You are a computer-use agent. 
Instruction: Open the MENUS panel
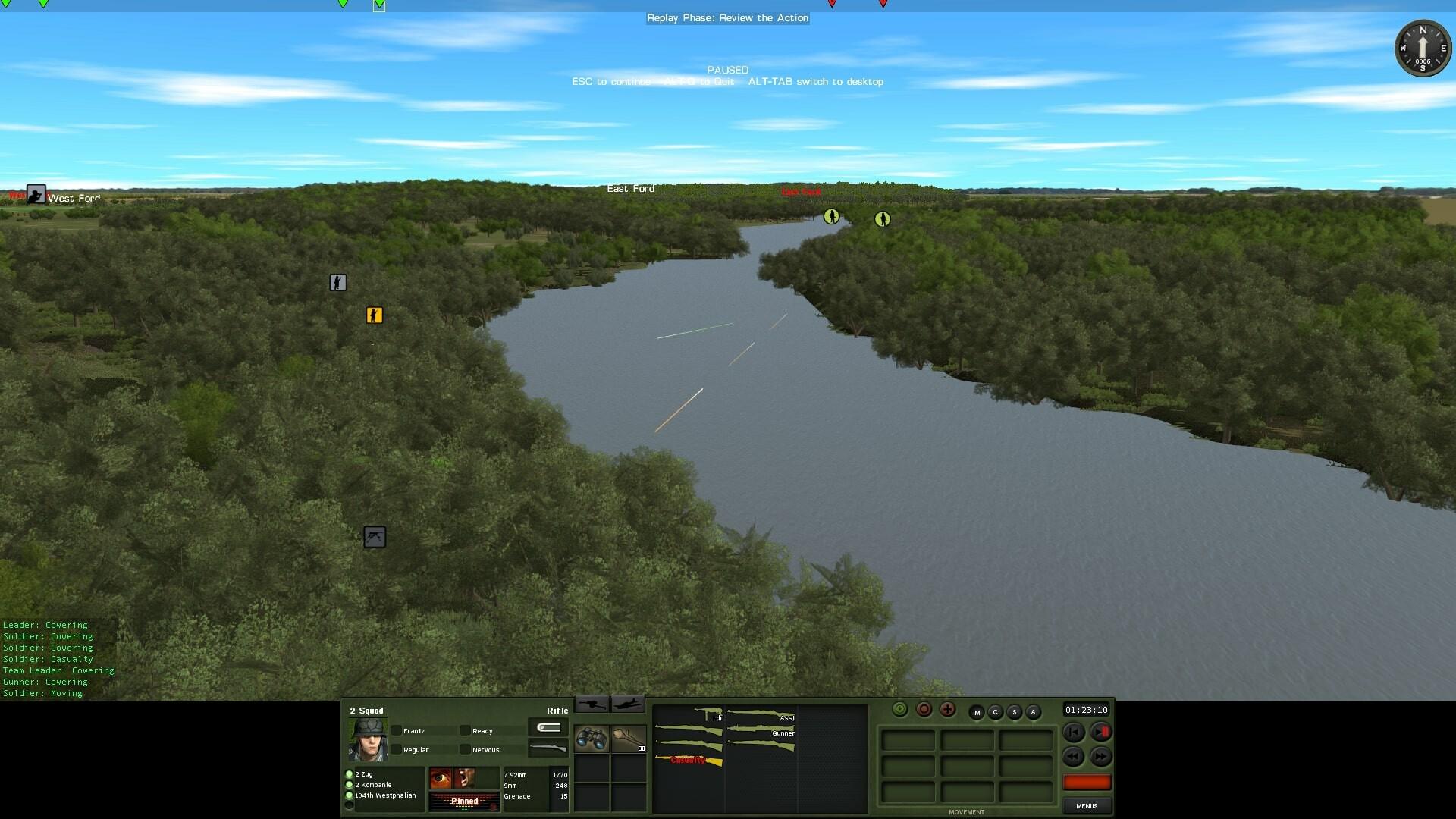point(1087,805)
